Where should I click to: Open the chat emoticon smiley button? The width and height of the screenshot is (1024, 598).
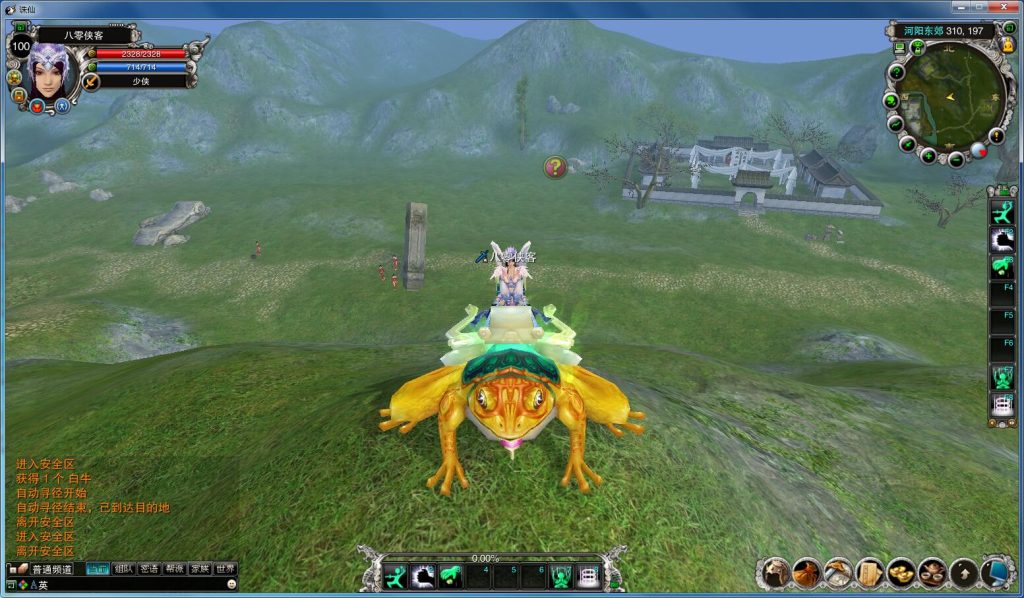(231, 584)
